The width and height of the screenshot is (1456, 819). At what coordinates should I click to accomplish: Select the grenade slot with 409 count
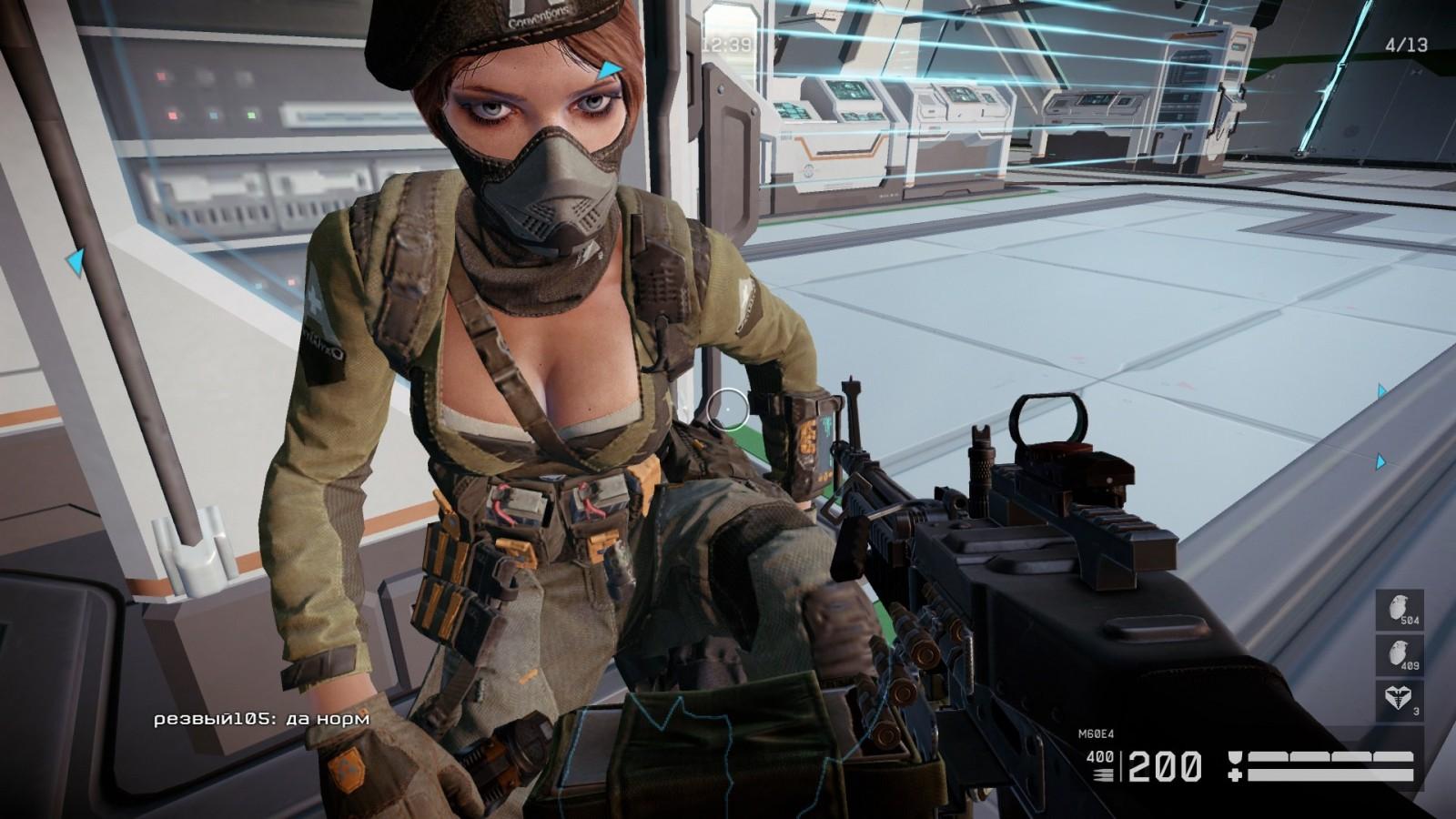[x=1400, y=655]
